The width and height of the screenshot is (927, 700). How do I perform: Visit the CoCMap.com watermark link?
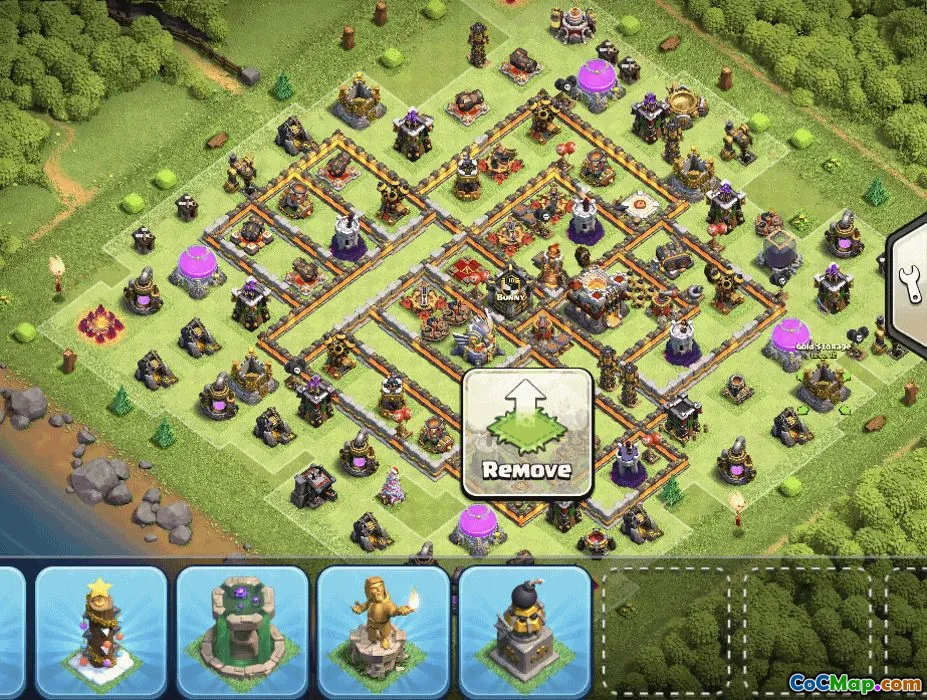point(854,683)
